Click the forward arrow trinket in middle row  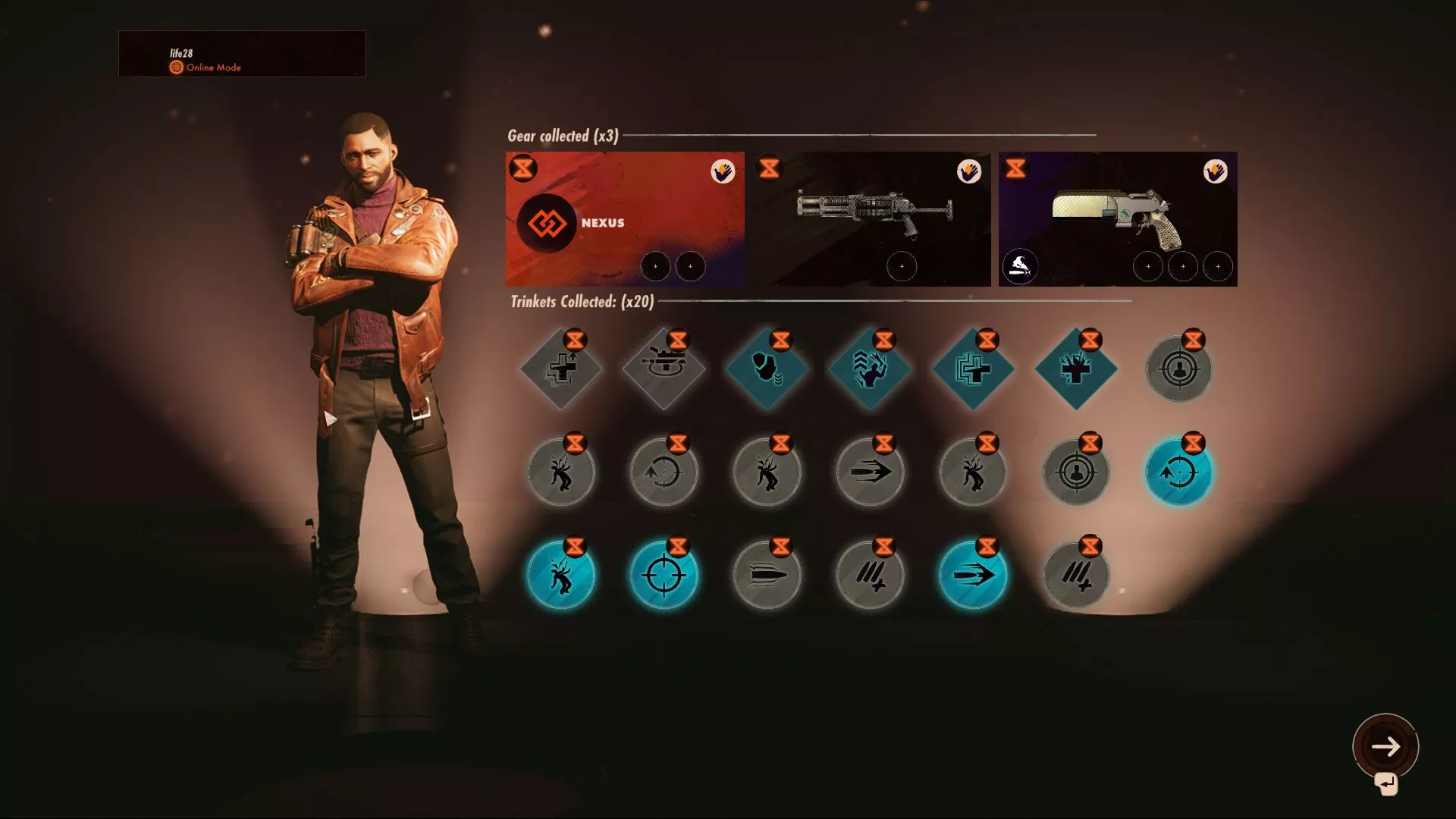pos(871,472)
